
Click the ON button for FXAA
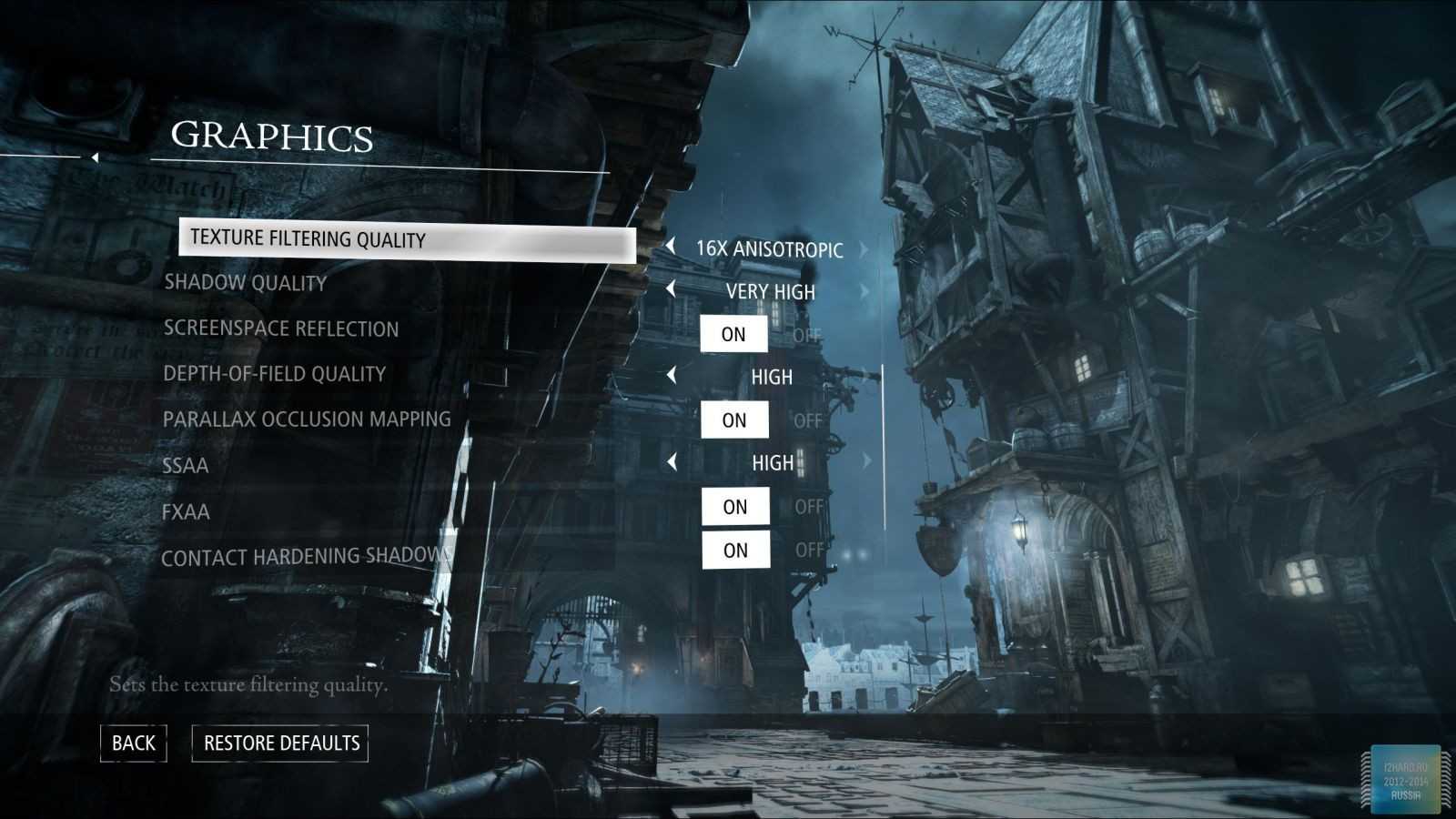[x=734, y=507]
